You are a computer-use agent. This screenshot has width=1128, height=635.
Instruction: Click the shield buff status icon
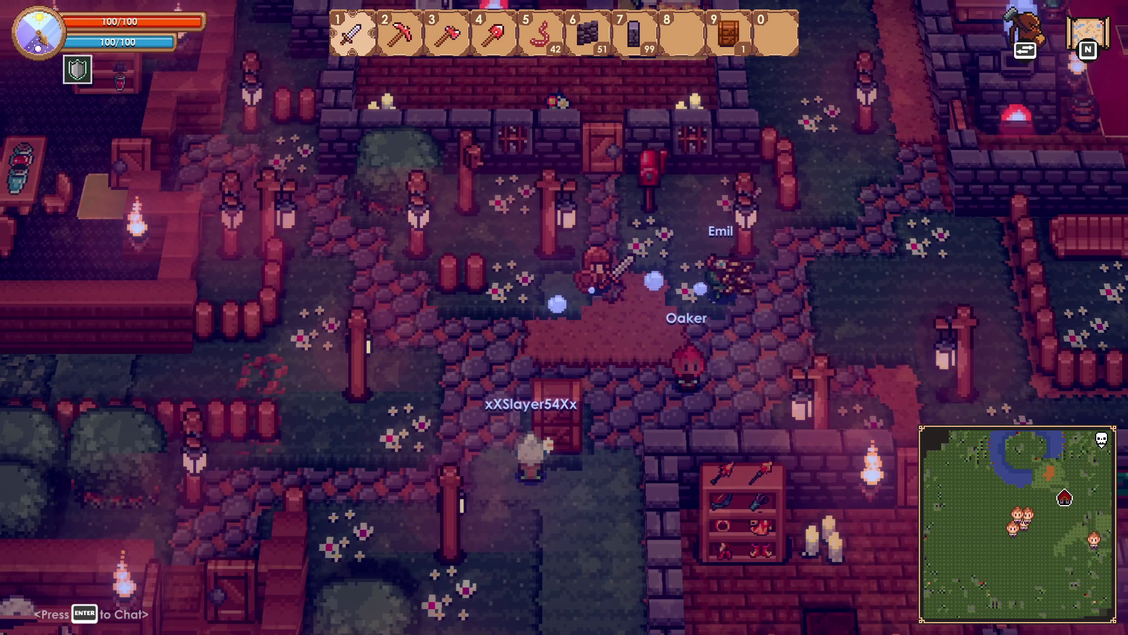[78, 69]
